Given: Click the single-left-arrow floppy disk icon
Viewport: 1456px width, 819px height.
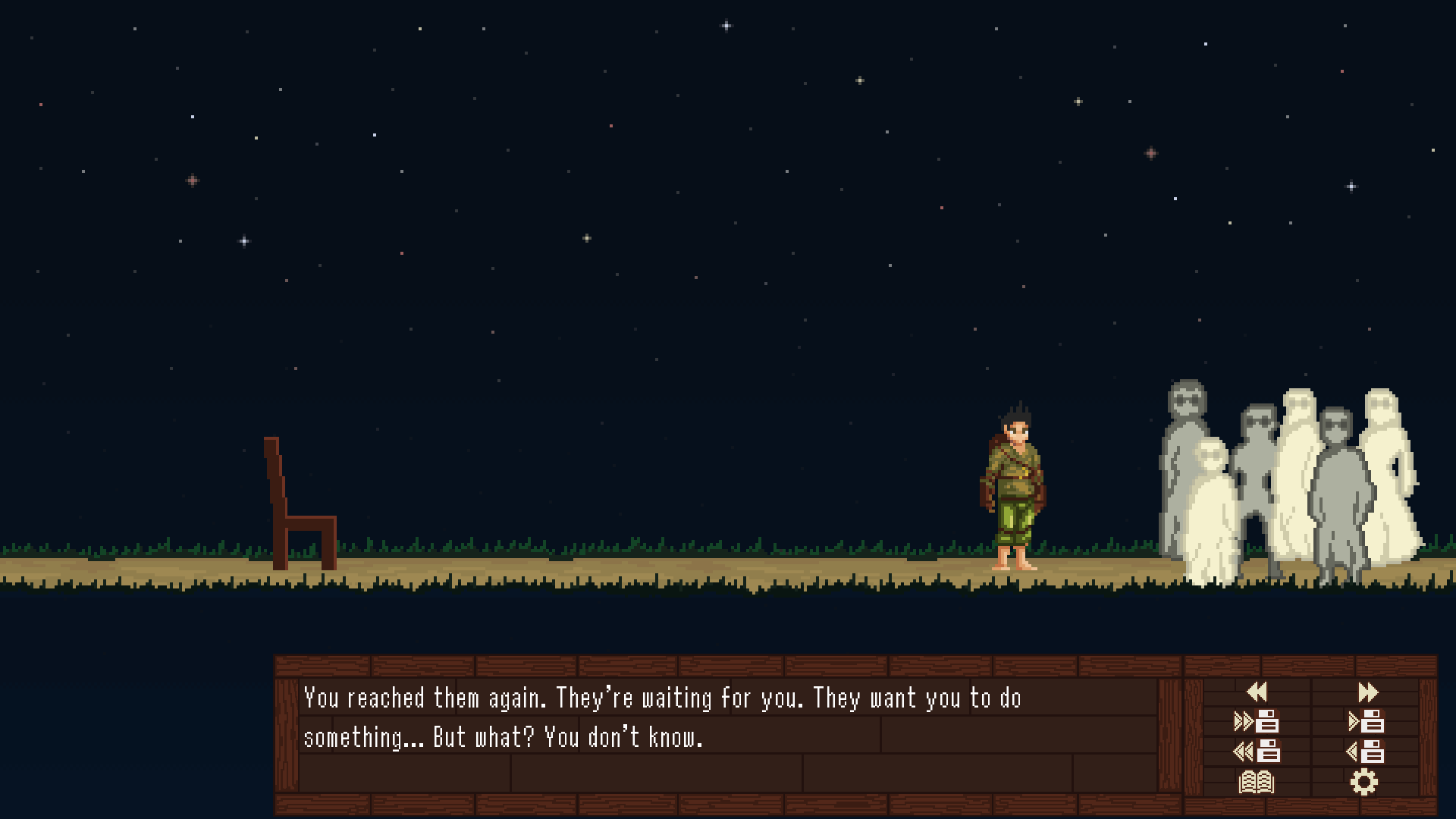Looking at the screenshot, I should (x=1367, y=752).
